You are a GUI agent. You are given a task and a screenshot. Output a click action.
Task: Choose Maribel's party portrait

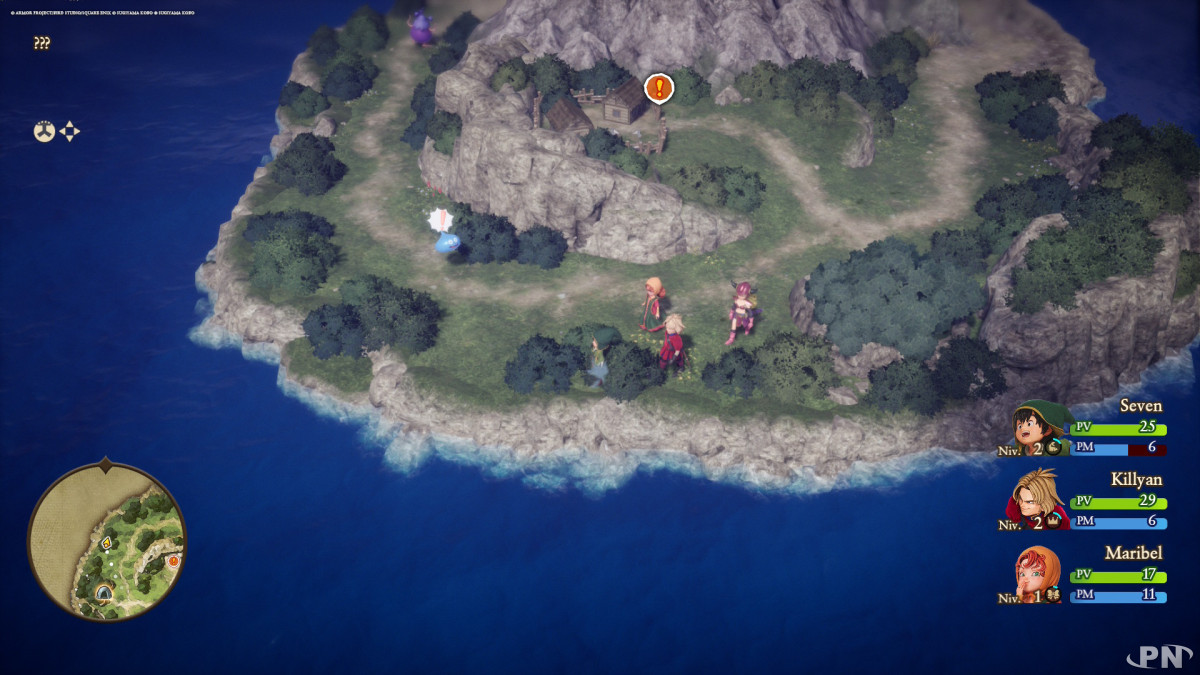tap(1039, 572)
